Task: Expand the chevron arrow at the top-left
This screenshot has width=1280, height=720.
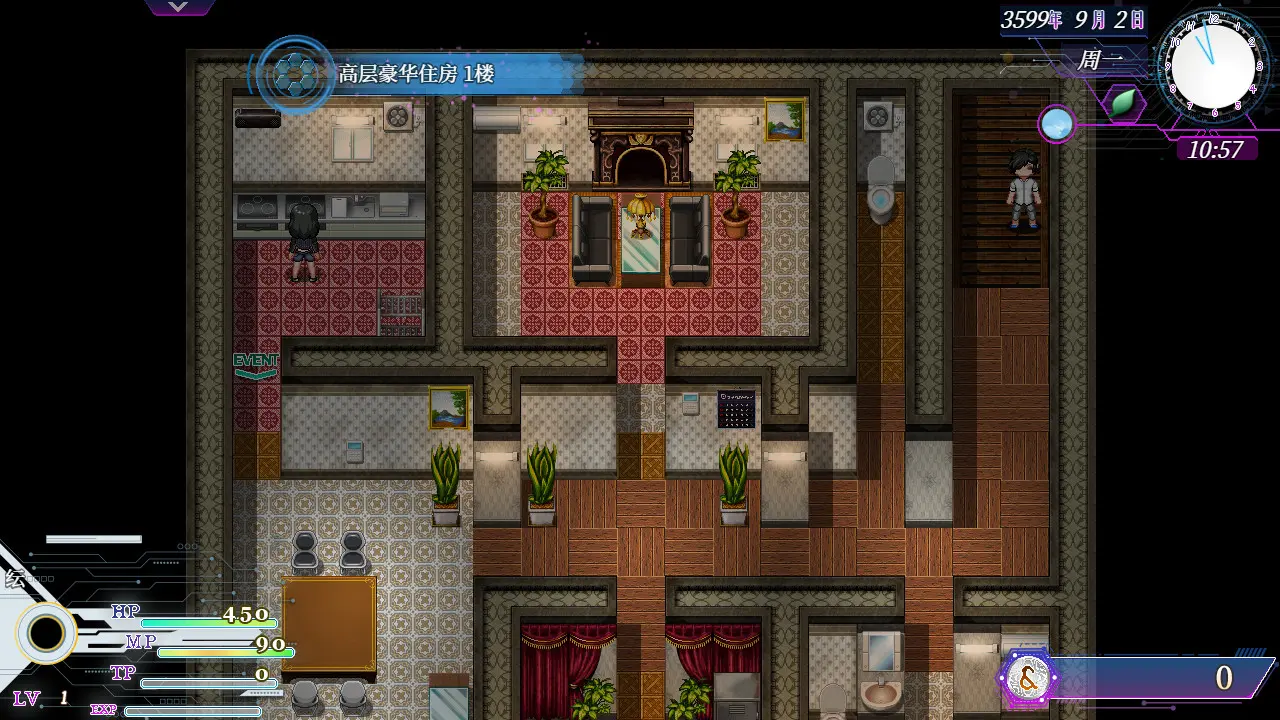Action: point(178,6)
